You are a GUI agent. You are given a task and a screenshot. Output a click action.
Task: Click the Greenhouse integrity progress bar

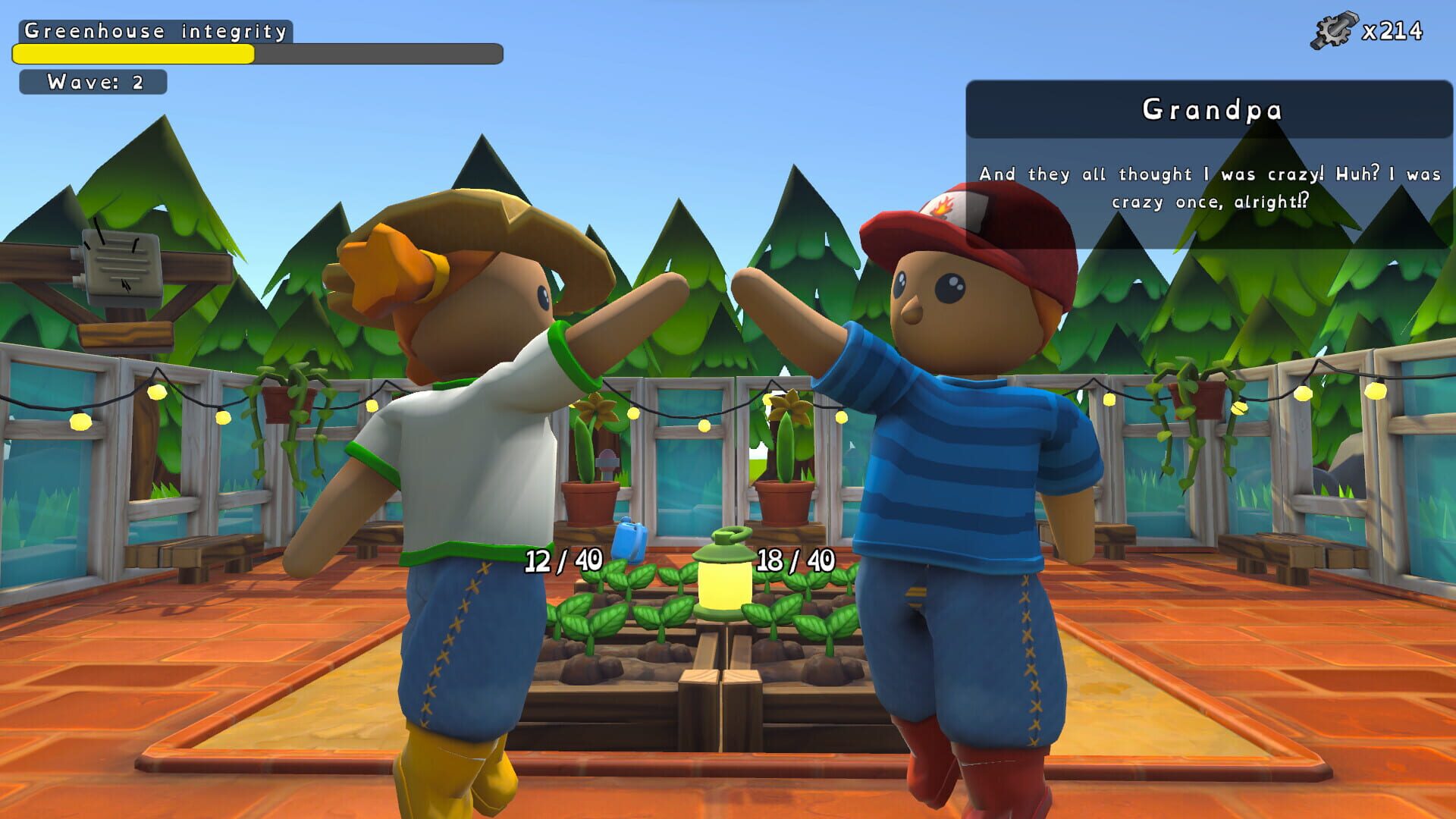click(x=256, y=54)
